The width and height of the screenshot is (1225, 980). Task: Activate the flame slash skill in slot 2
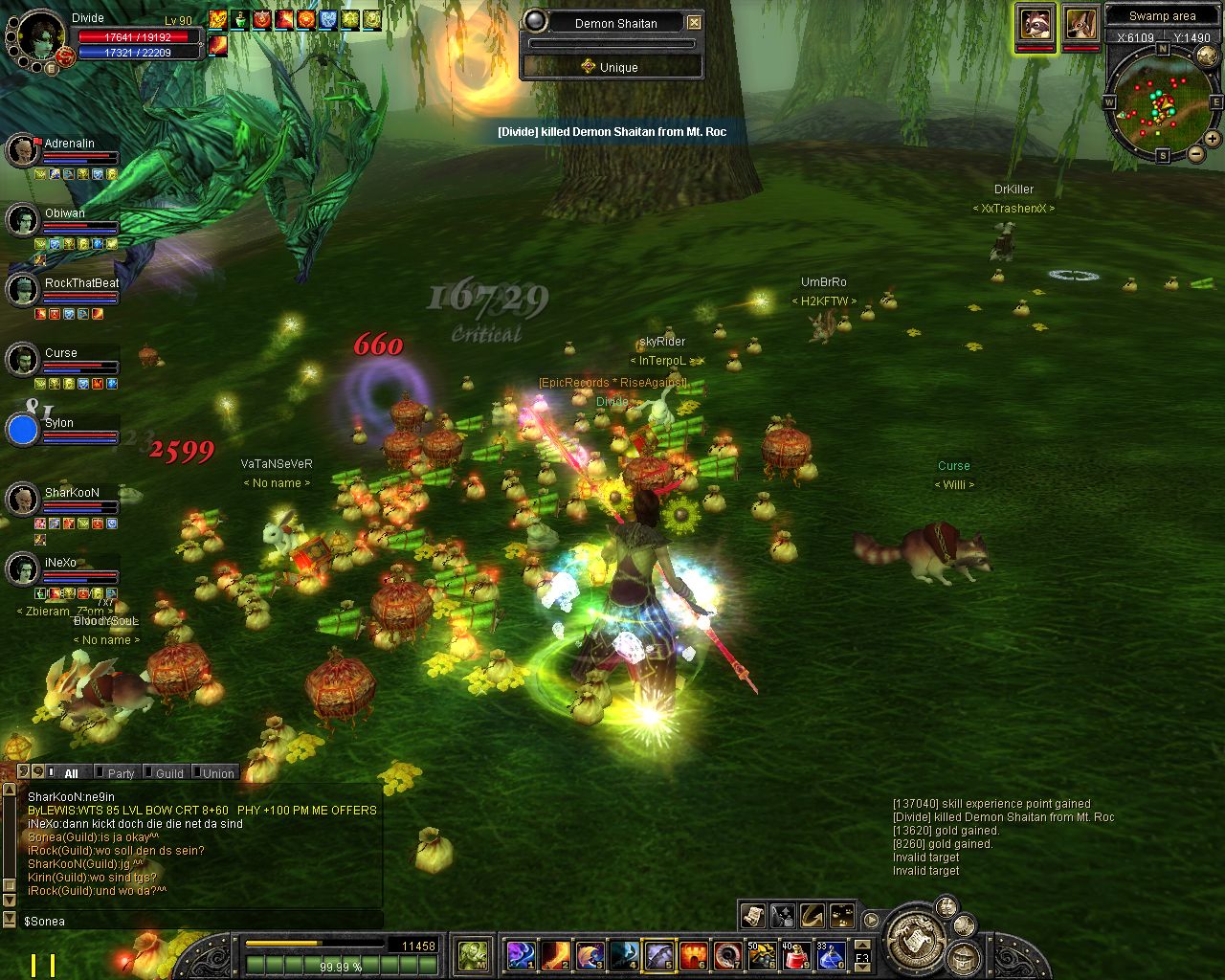tap(556, 954)
